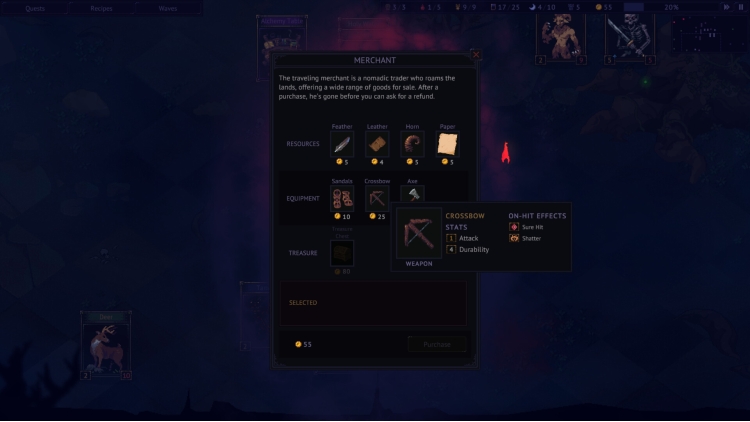Select the skeleton swordsman enemy card
Viewport: 750px width, 422px height.
[x=629, y=38]
